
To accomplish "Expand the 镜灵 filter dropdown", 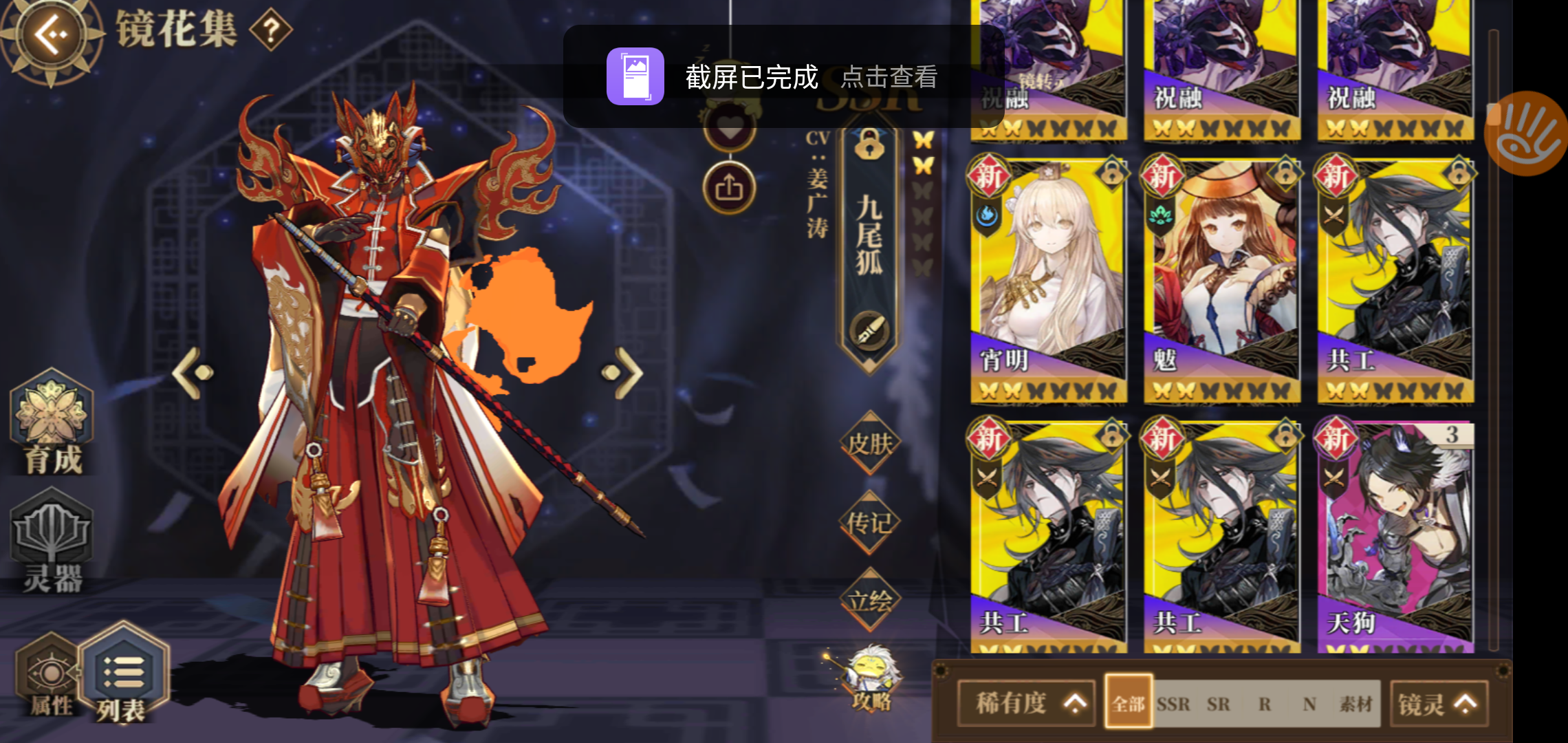I will click(1439, 703).
